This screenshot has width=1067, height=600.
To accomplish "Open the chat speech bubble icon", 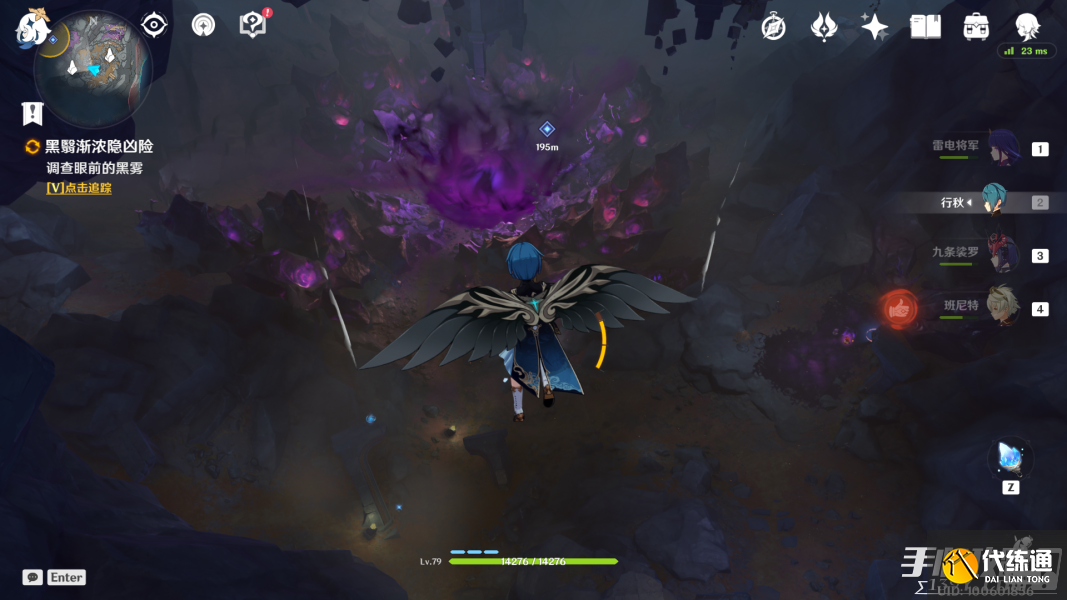I will point(33,577).
